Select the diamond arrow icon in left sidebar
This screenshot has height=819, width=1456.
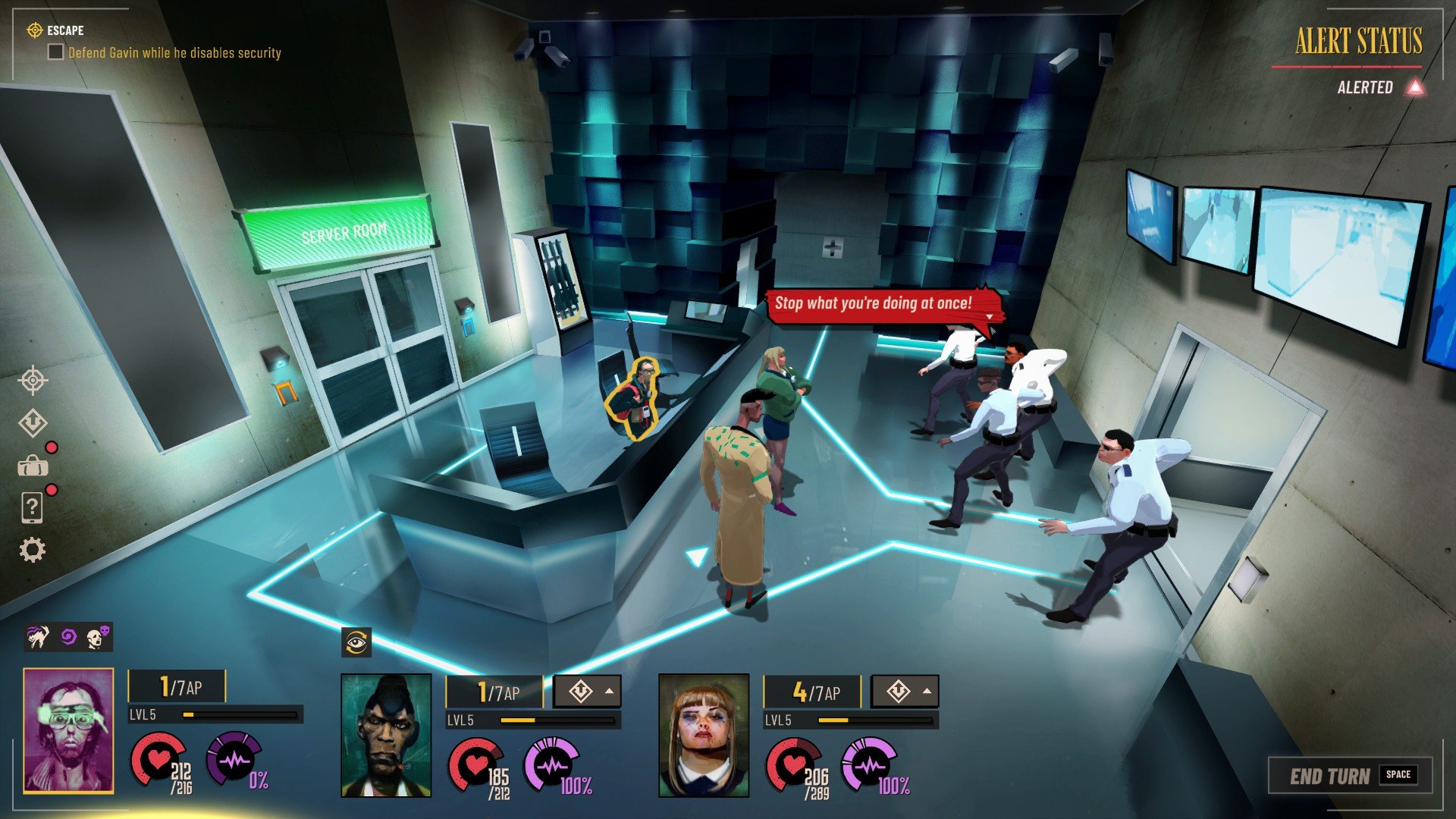coord(33,423)
